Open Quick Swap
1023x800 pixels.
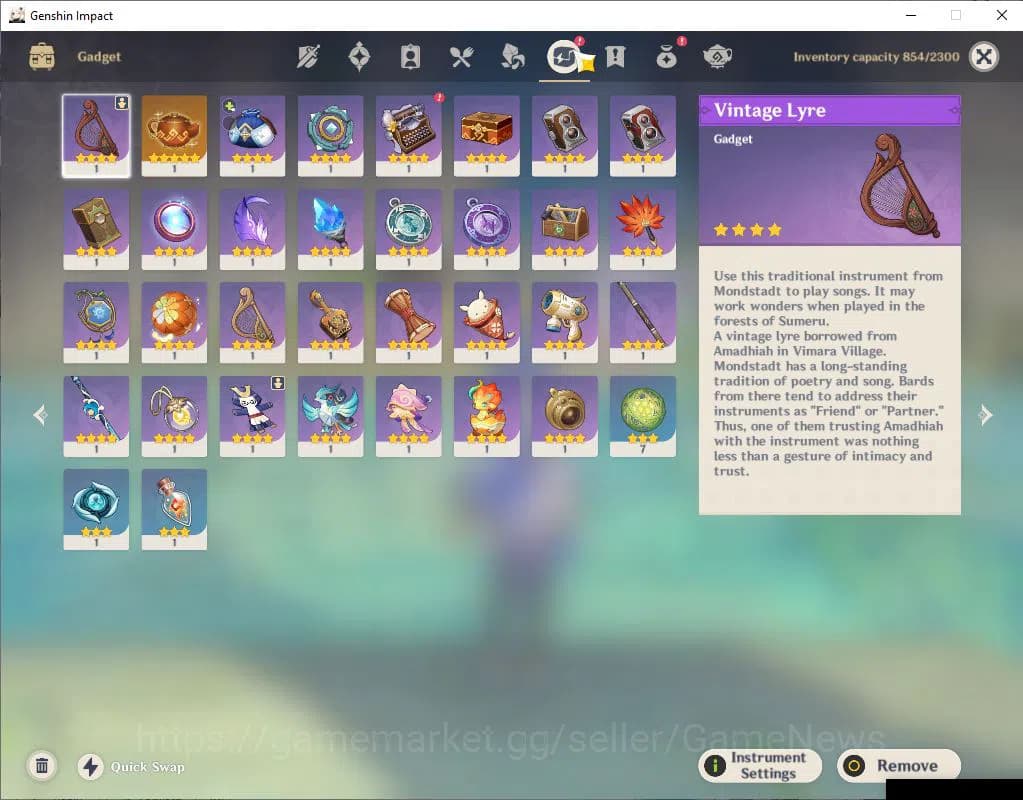(91, 767)
